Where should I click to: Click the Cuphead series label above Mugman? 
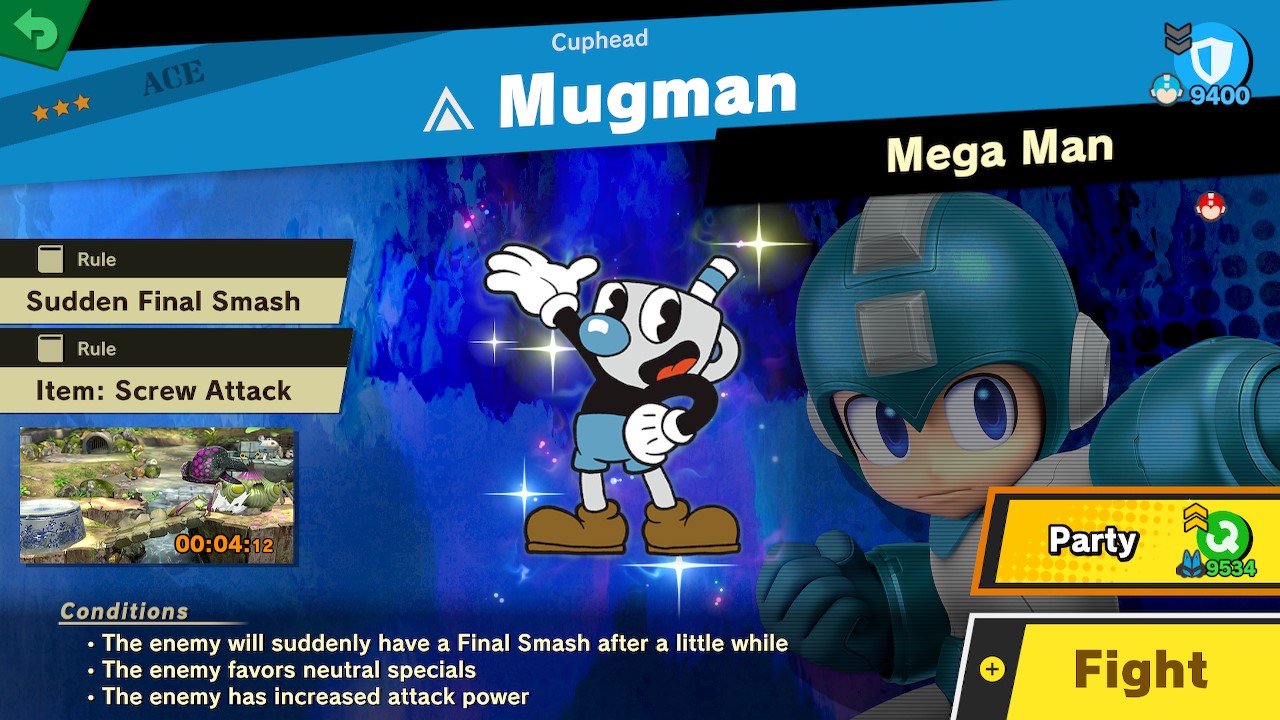coord(598,39)
